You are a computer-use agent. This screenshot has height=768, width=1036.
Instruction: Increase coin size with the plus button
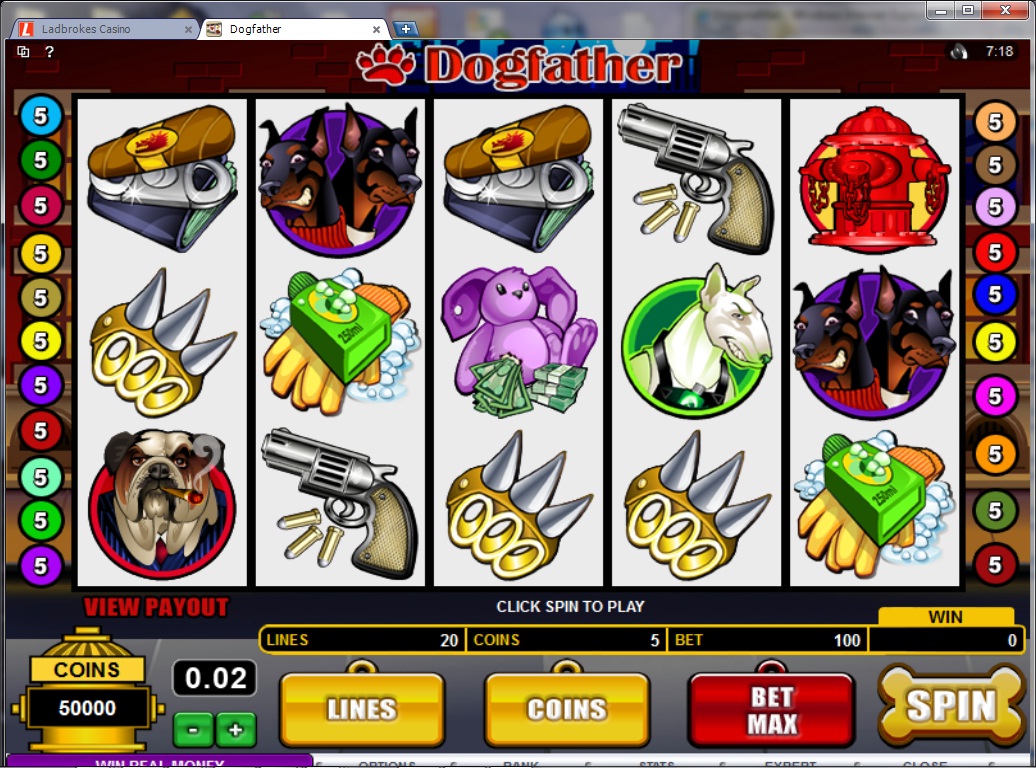236,729
